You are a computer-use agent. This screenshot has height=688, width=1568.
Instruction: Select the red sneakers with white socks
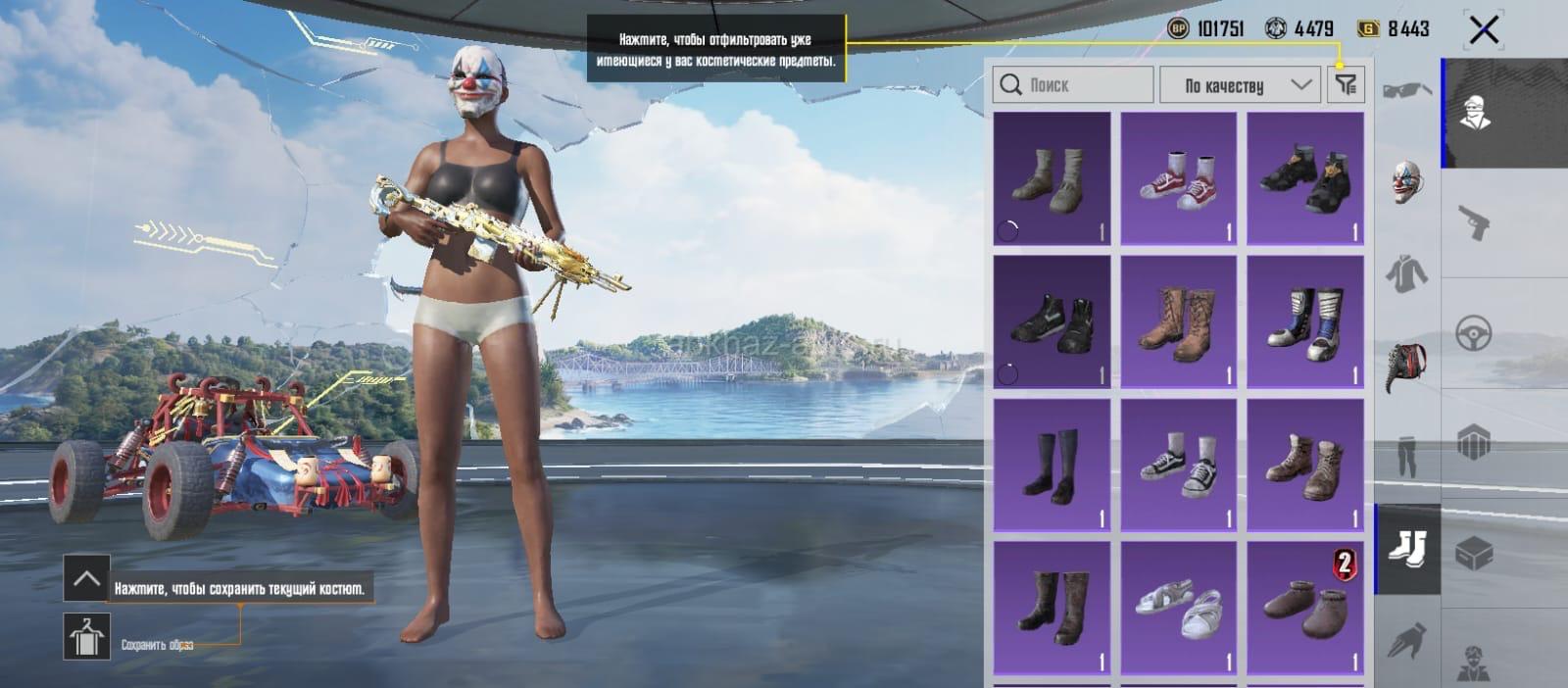[1178, 177]
